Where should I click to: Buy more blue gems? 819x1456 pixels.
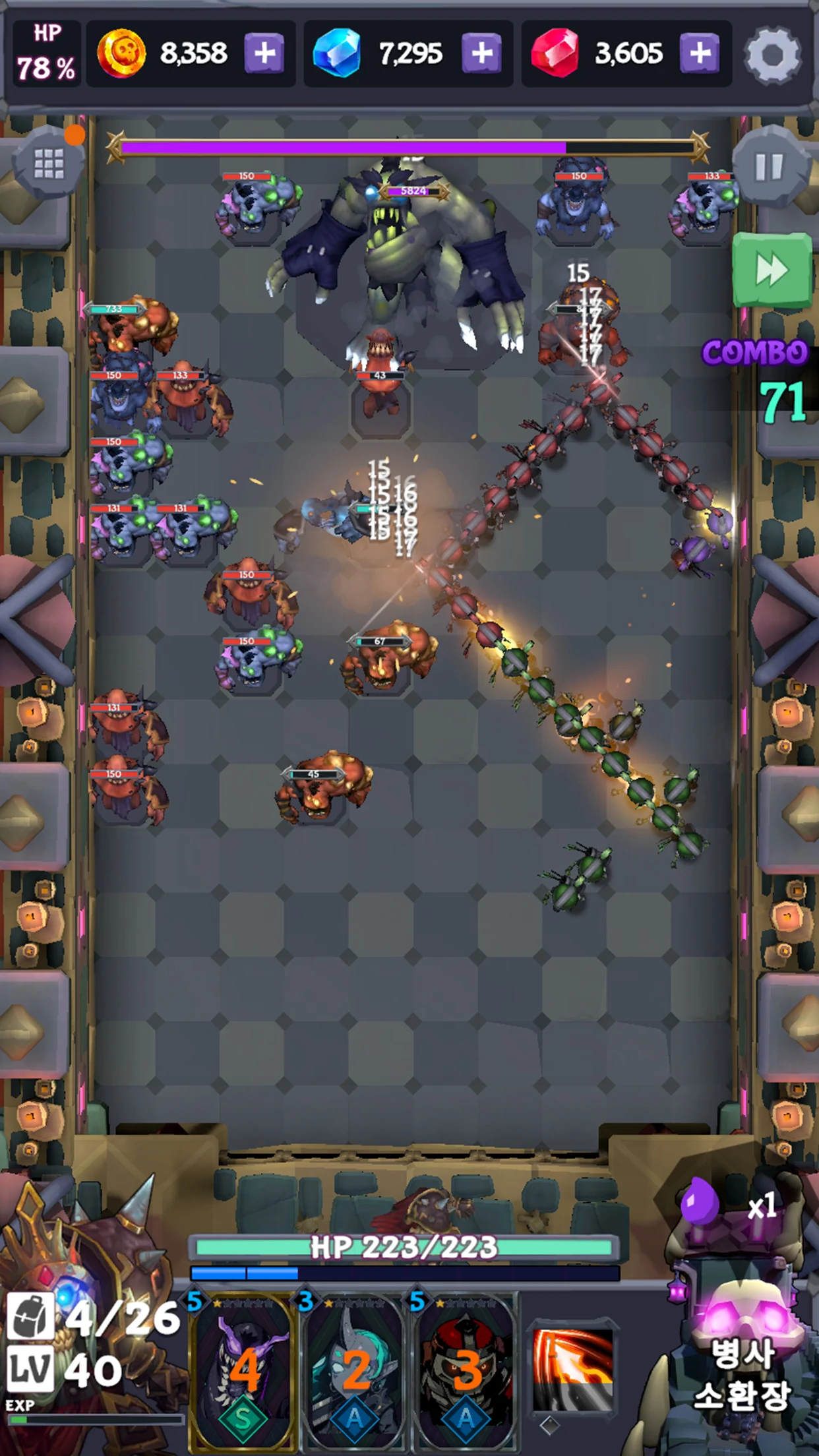[x=482, y=53]
